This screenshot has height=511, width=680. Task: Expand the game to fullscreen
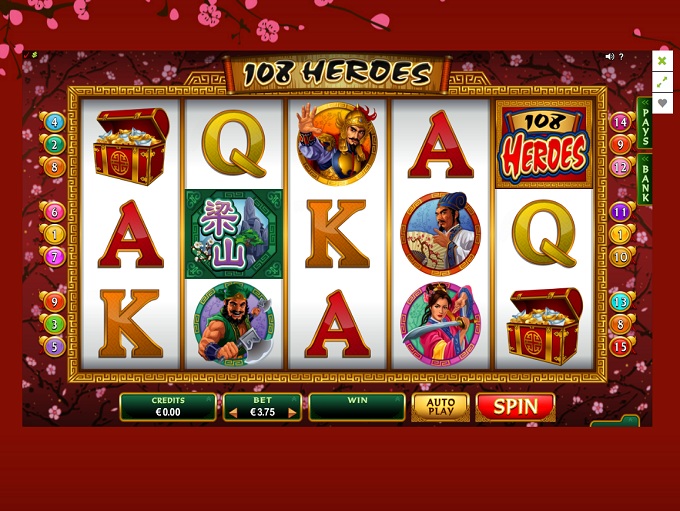(662, 82)
